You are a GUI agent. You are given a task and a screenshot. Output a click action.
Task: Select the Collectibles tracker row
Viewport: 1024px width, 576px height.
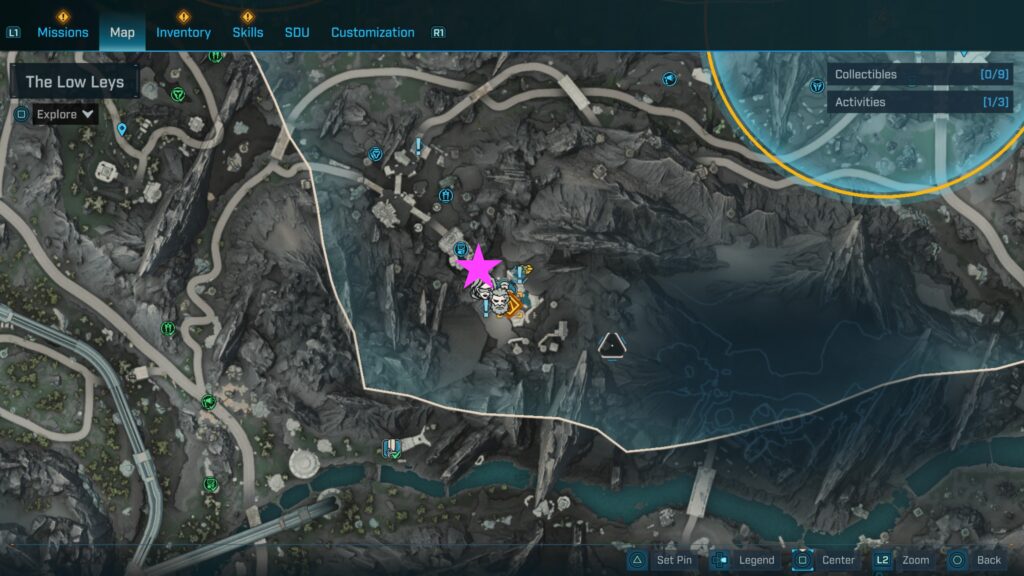(919, 74)
